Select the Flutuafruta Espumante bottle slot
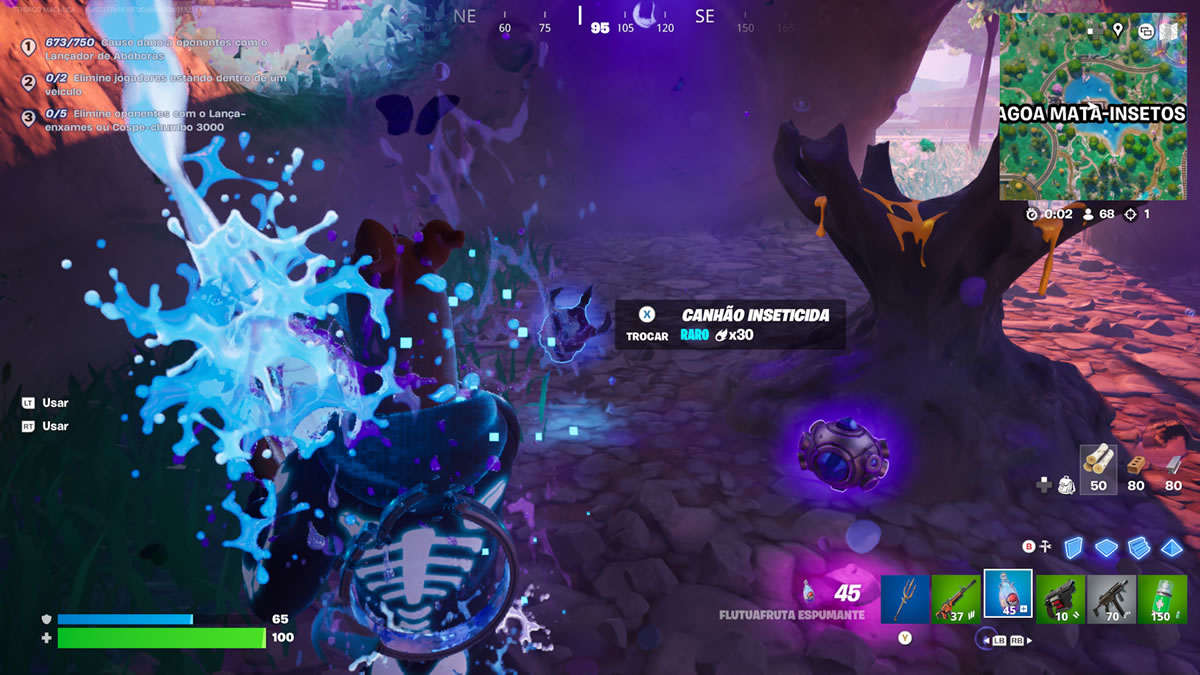Image resolution: width=1200 pixels, height=675 pixels. pyautogui.click(x=1008, y=596)
